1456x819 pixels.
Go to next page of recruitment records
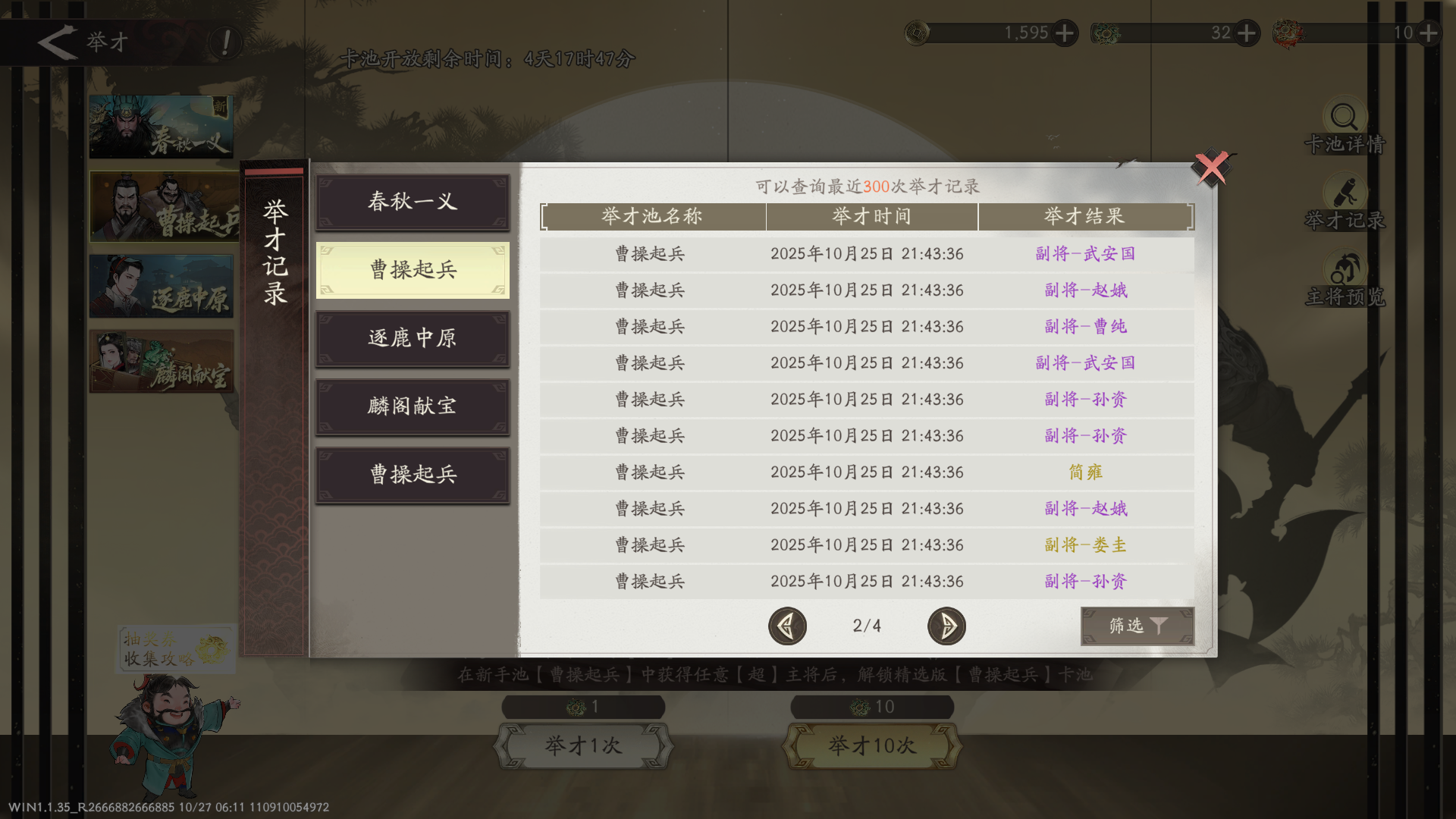point(946,626)
